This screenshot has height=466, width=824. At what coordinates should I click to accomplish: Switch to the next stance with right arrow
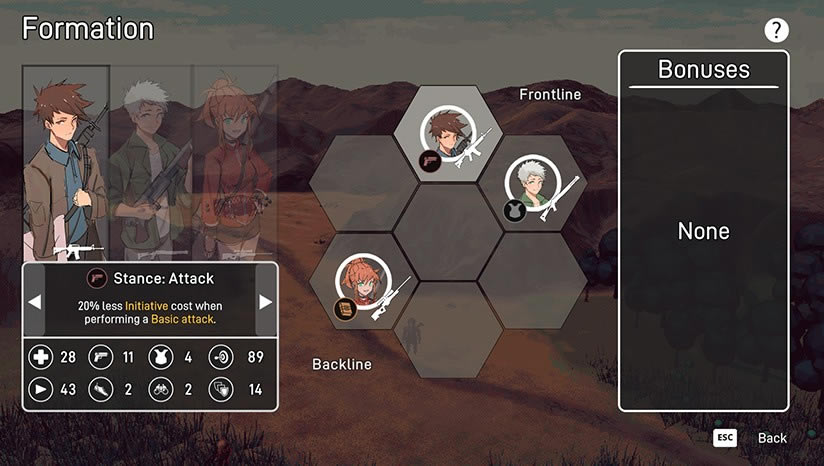[266, 302]
